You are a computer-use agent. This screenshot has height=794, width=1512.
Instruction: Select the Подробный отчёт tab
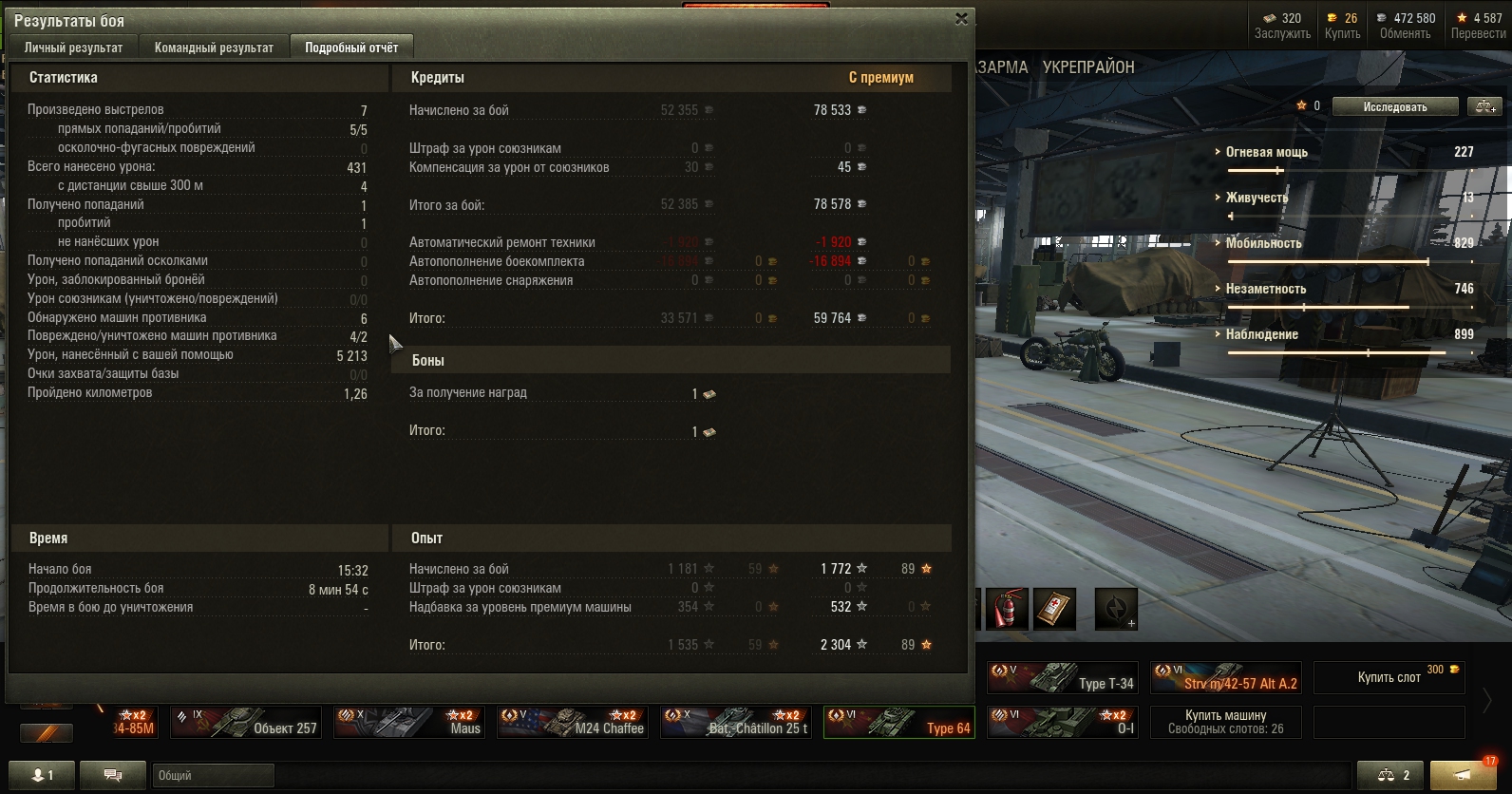351,47
